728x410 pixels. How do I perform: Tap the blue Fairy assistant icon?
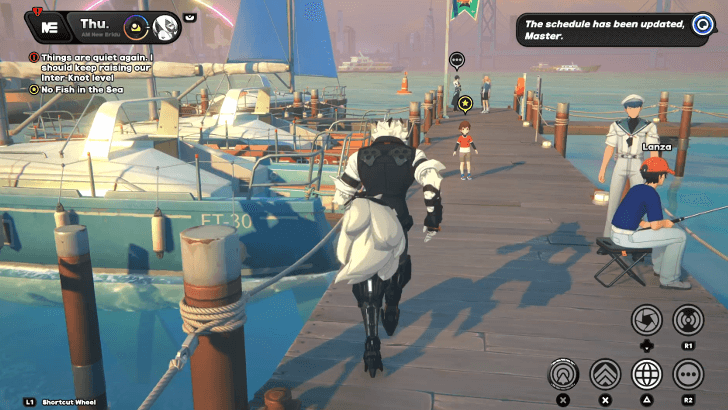(700, 25)
